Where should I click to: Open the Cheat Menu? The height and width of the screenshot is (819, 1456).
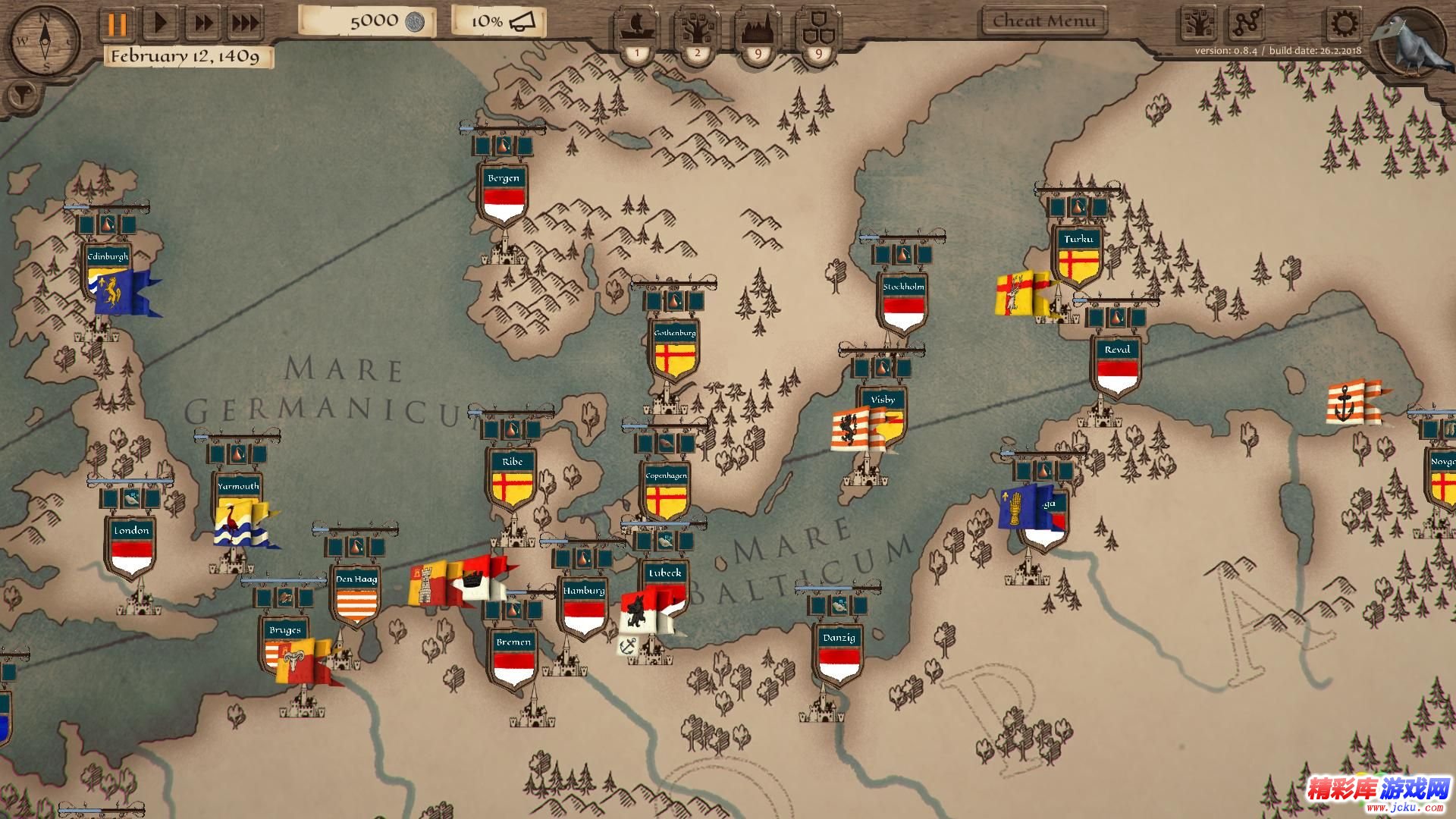pos(1043,21)
